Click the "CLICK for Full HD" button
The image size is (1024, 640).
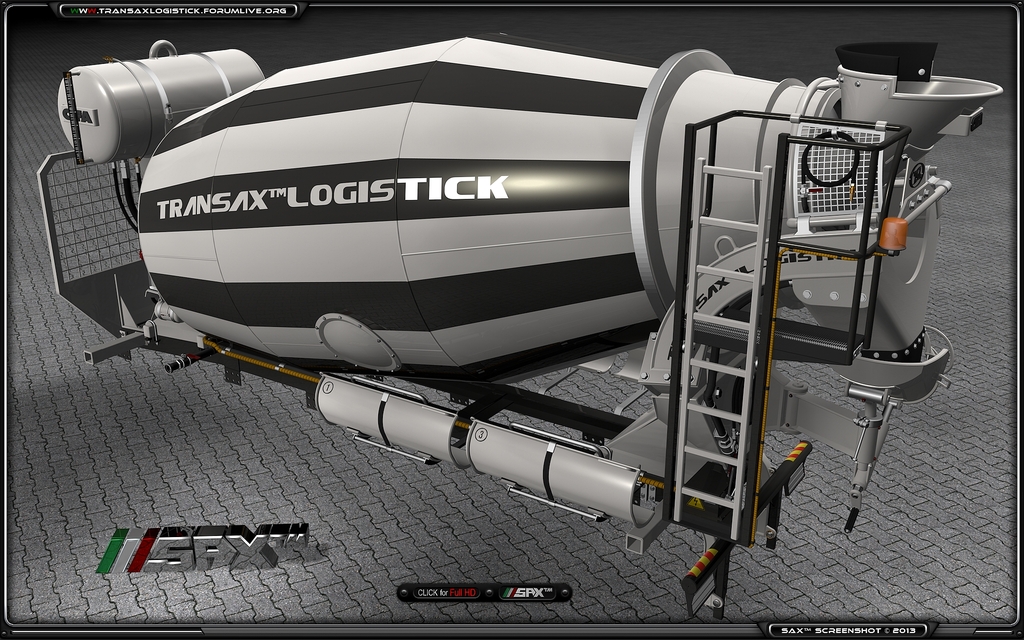(x=446, y=593)
